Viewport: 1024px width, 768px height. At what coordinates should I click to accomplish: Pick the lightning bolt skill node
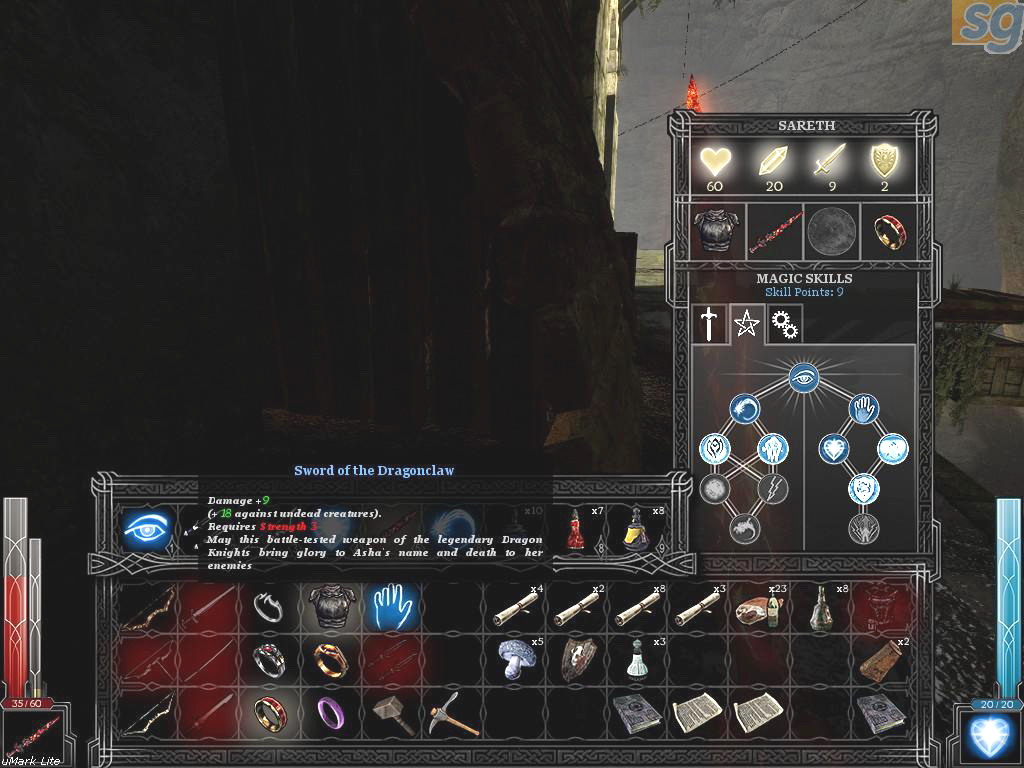(x=773, y=488)
